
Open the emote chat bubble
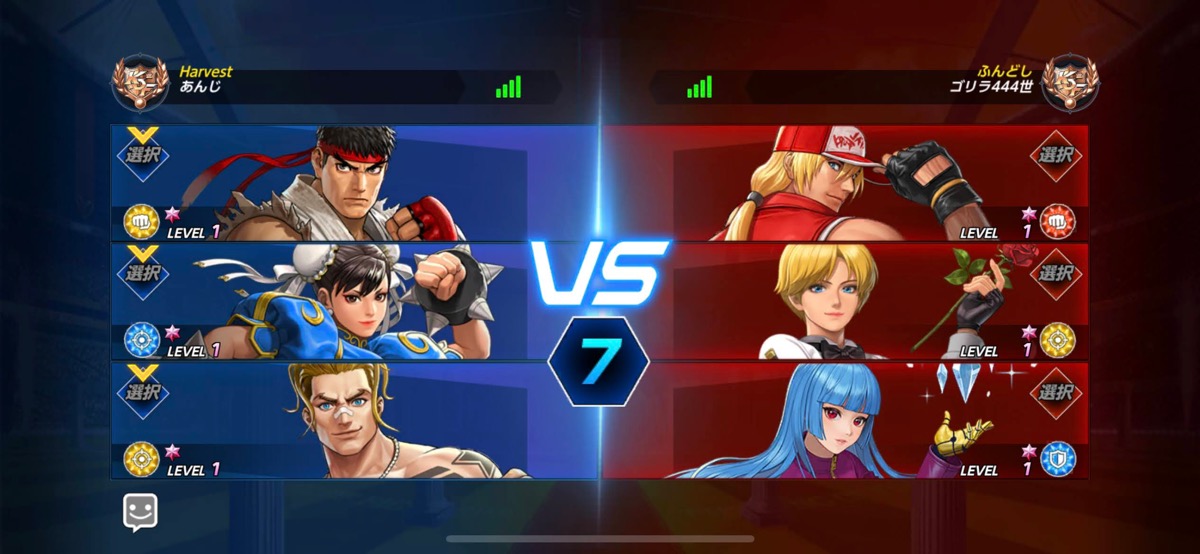pos(141,513)
